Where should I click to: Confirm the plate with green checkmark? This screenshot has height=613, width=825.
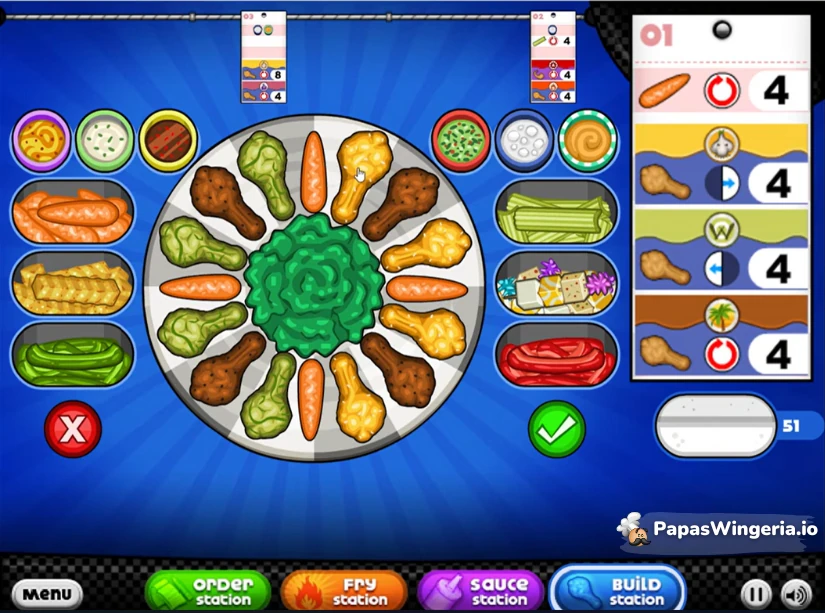(556, 429)
